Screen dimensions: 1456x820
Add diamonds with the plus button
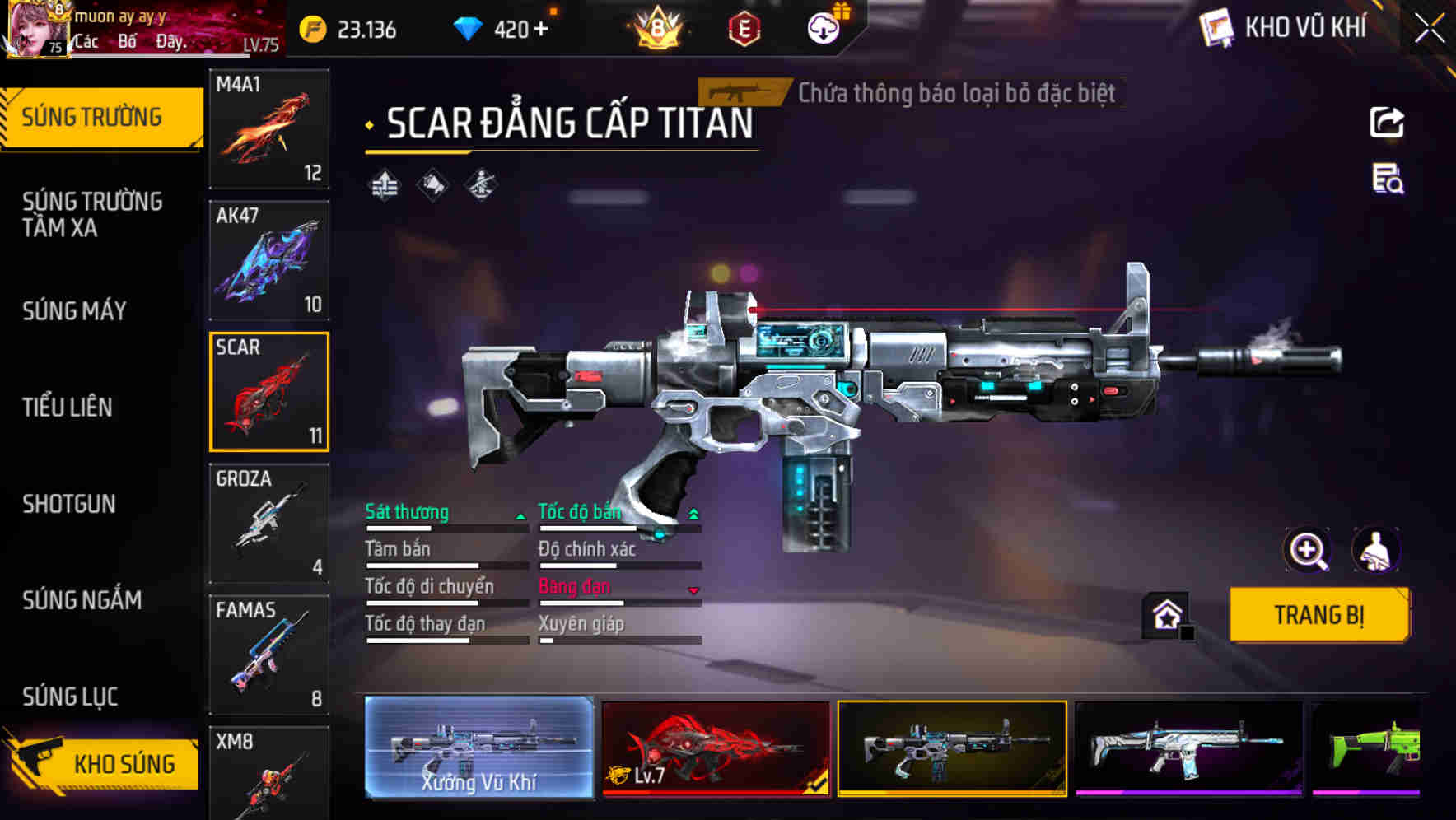[541, 30]
